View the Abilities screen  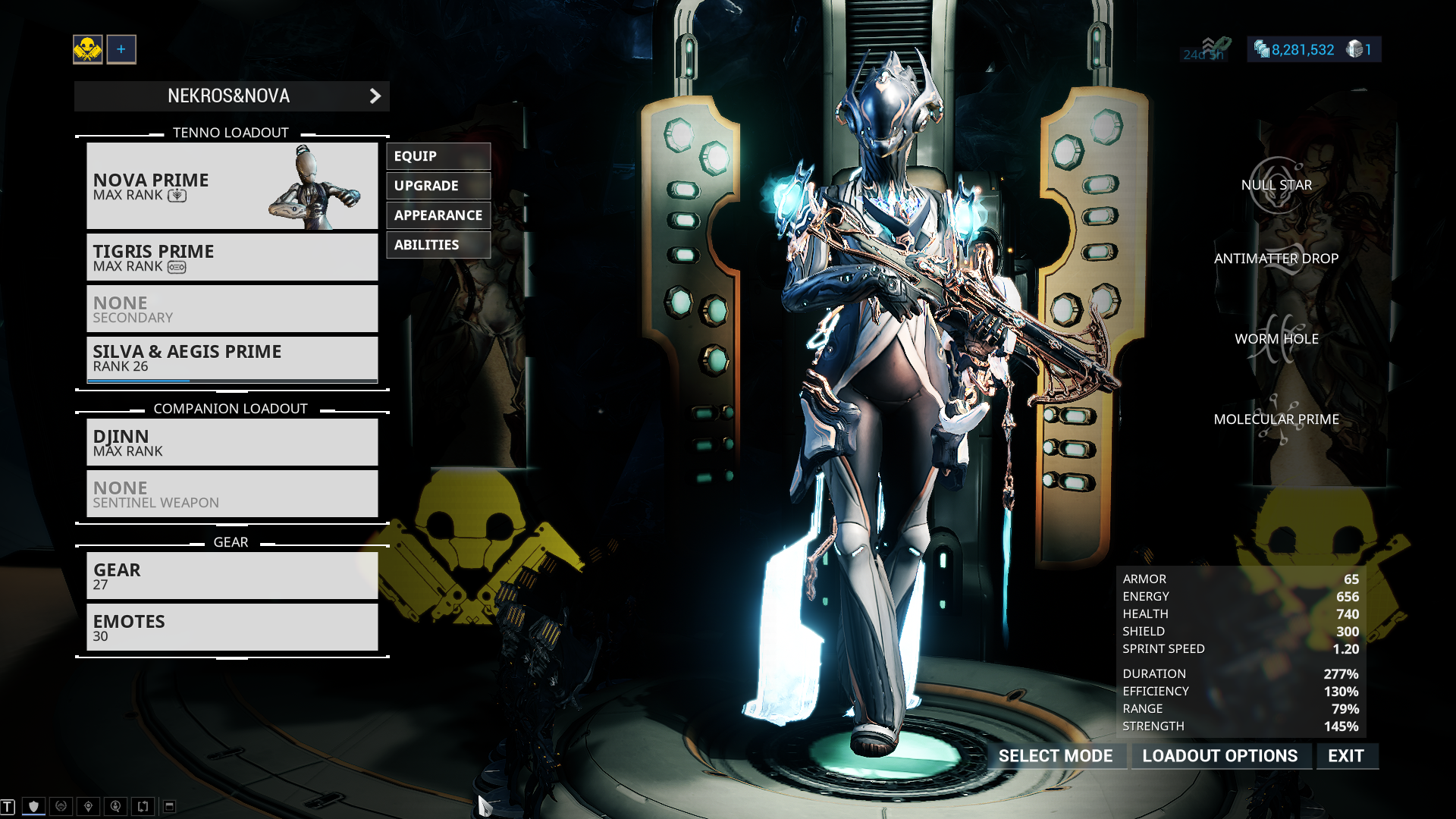point(438,245)
